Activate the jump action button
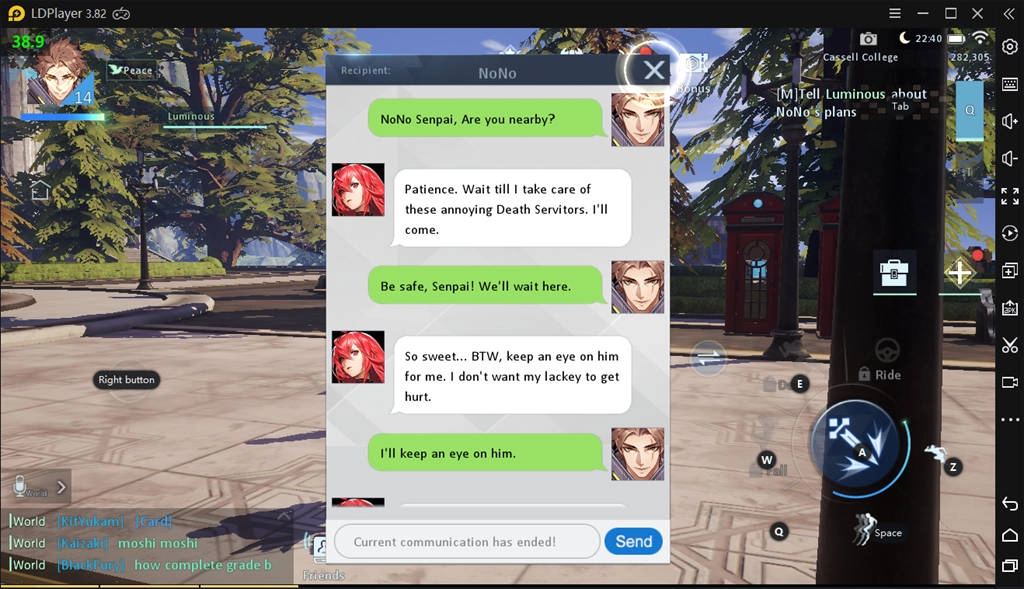The width and height of the screenshot is (1024, 589). click(x=864, y=527)
